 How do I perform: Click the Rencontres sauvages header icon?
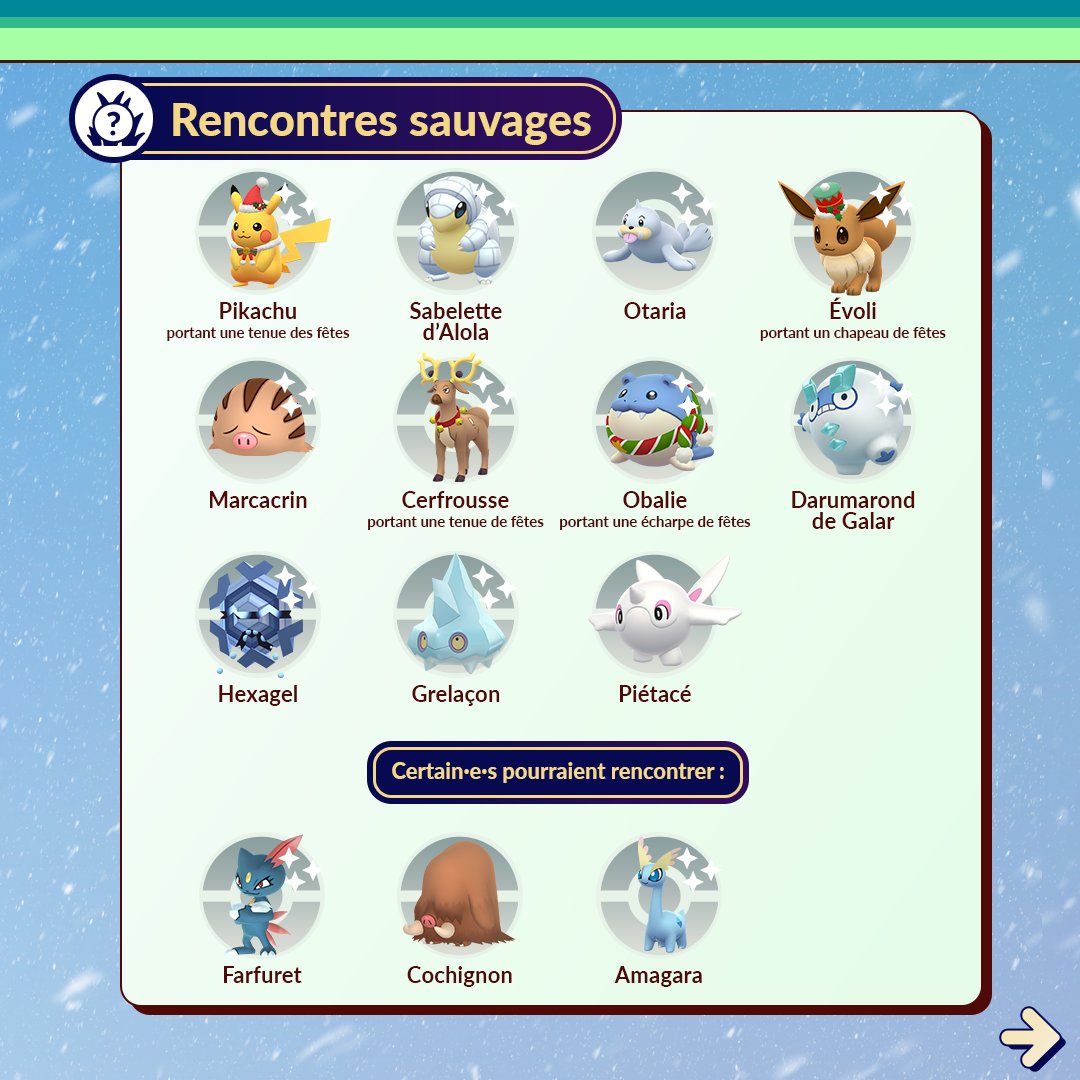pos(113,120)
